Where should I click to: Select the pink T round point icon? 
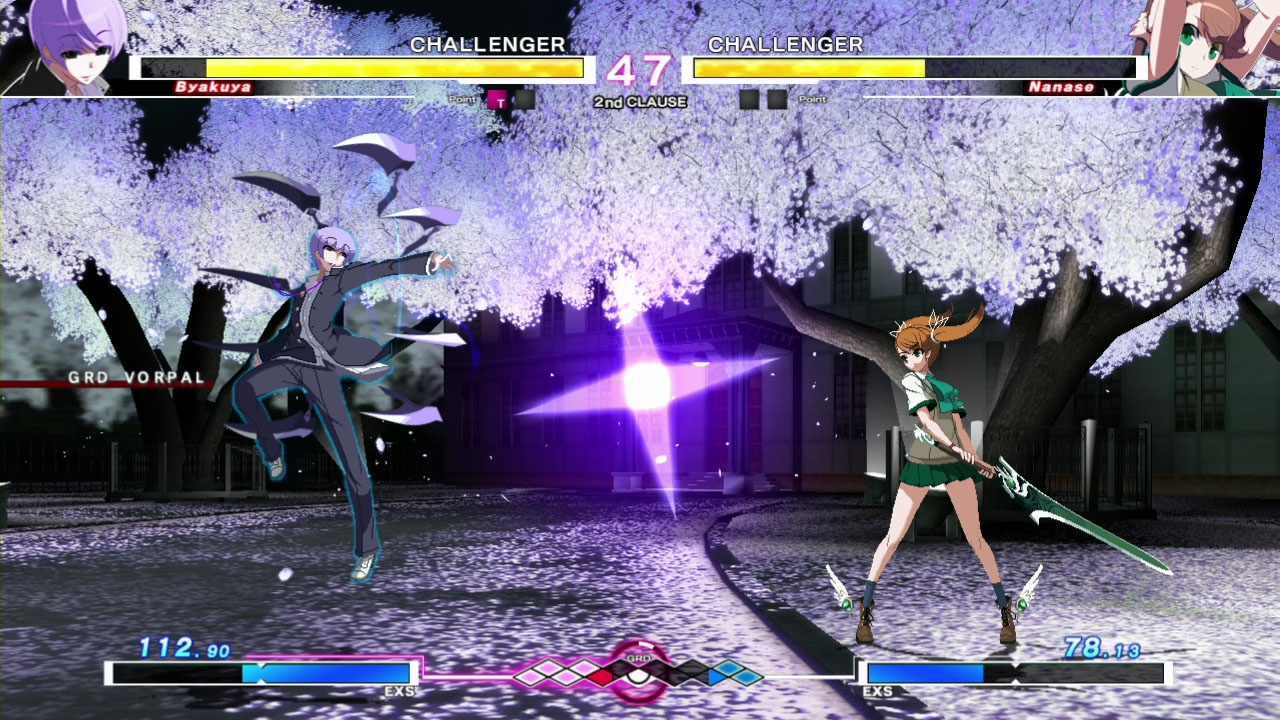tap(498, 99)
